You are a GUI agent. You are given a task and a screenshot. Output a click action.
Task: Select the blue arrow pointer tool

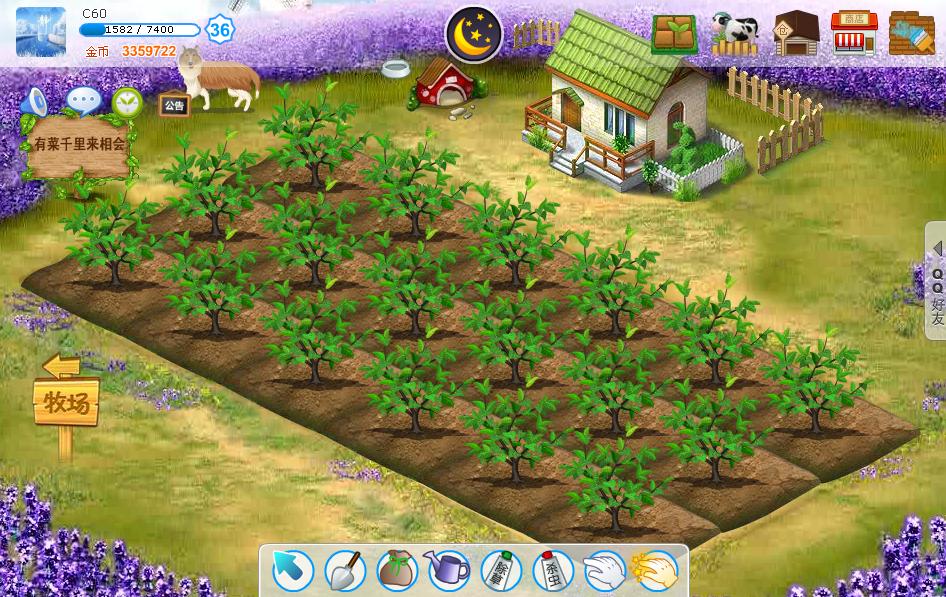[x=293, y=571]
